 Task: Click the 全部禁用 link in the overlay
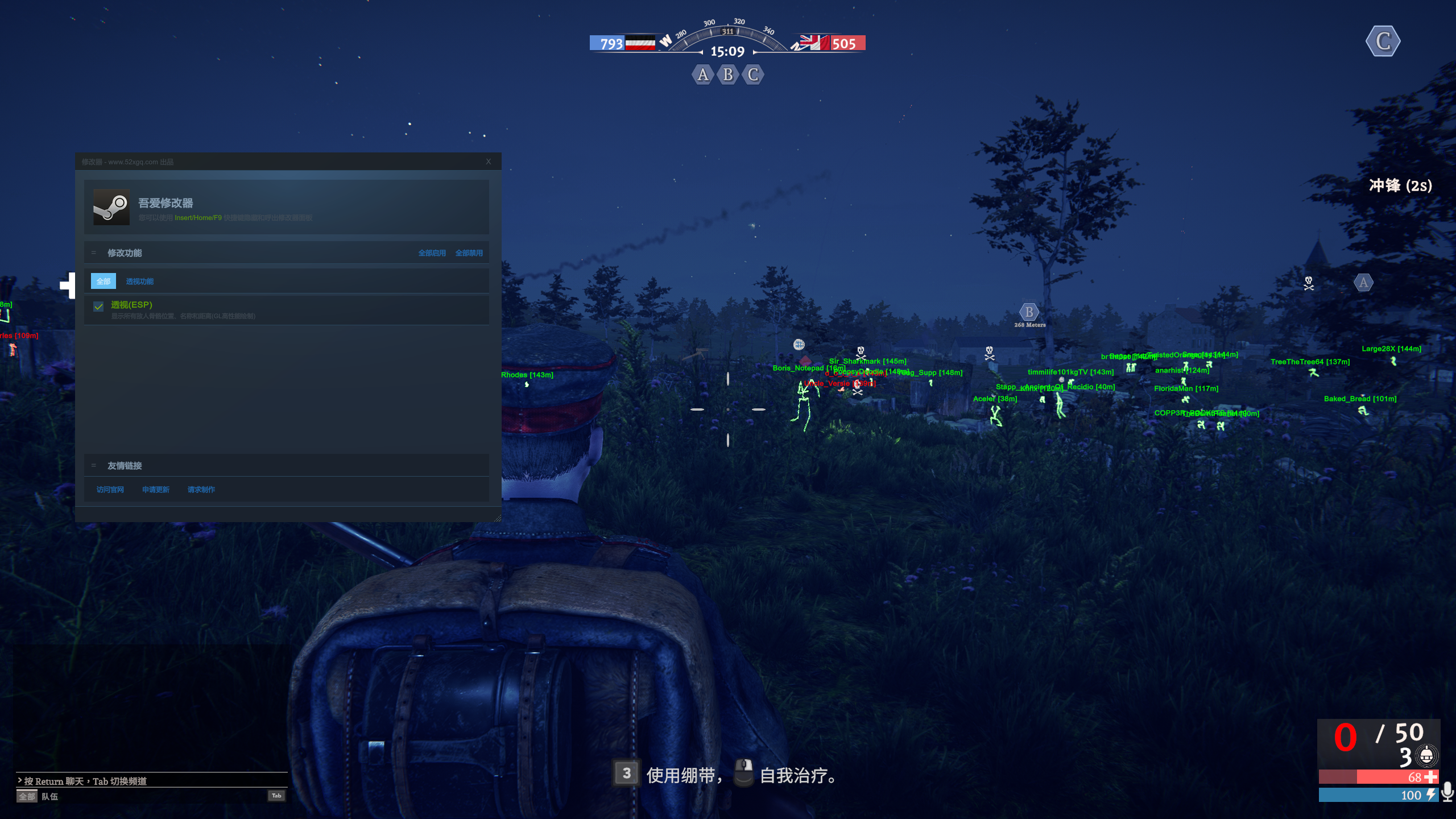point(469,253)
